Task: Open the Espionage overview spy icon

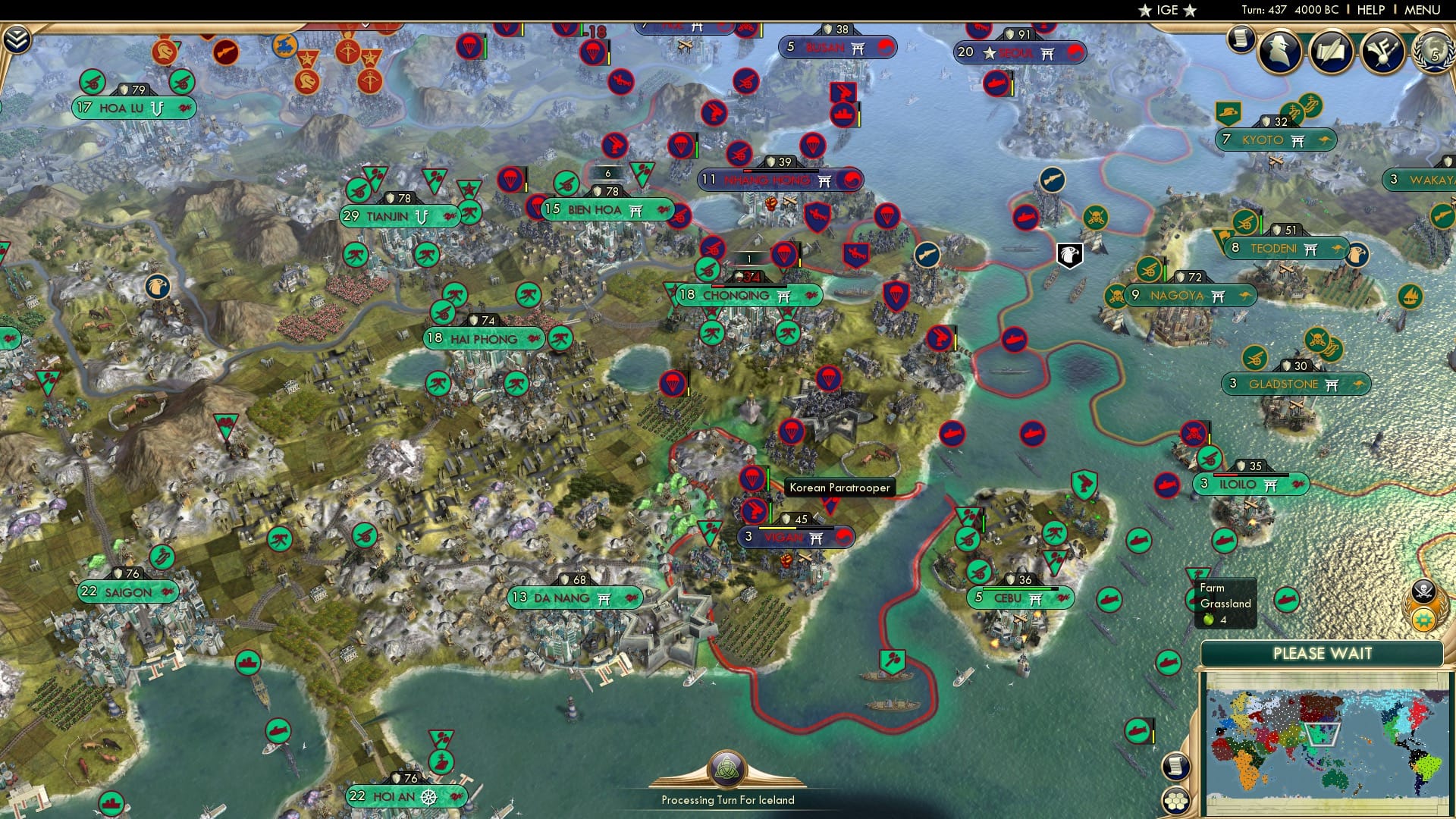Action: click(x=1279, y=52)
